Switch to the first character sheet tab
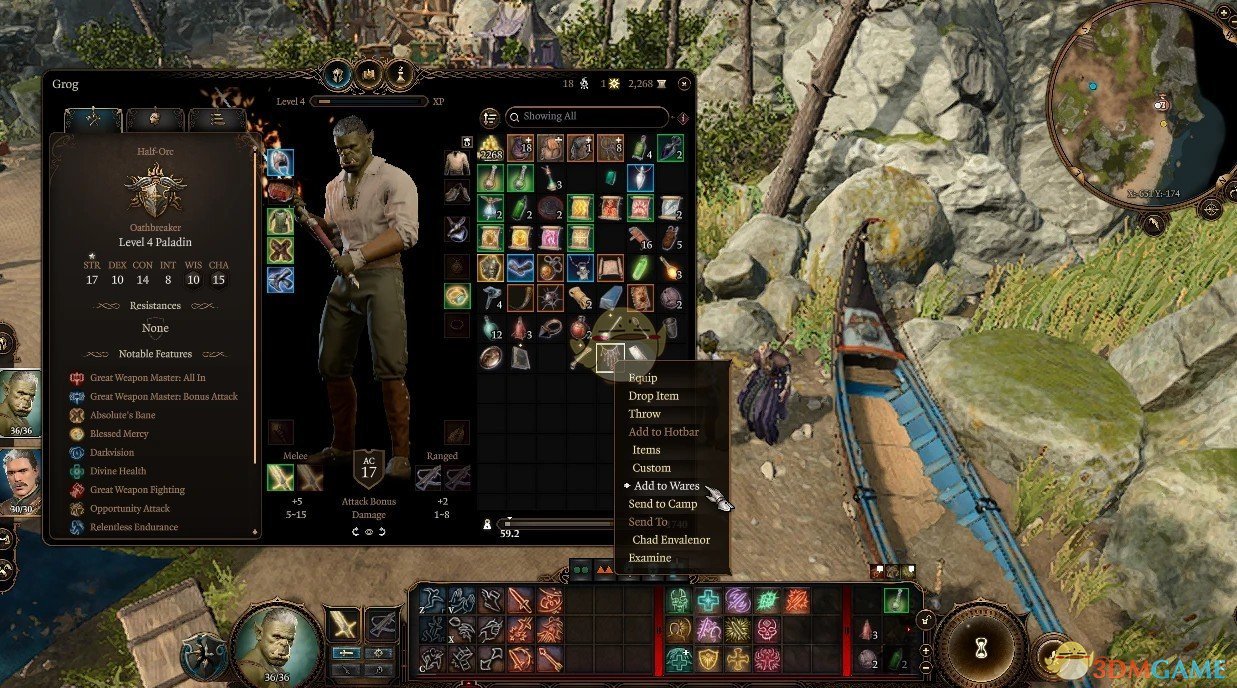The height and width of the screenshot is (688, 1237). pyautogui.click(x=93, y=120)
